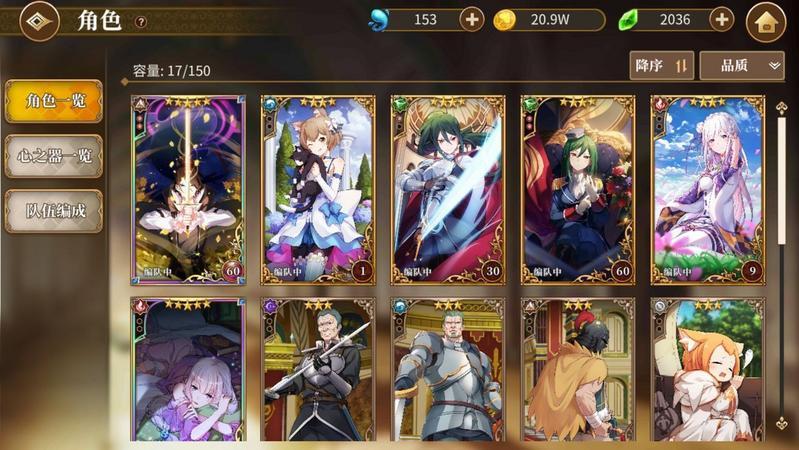The width and height of the screenshot is (799, 450).
Task: Add more green gems with plus button
Action: [721, 19]
